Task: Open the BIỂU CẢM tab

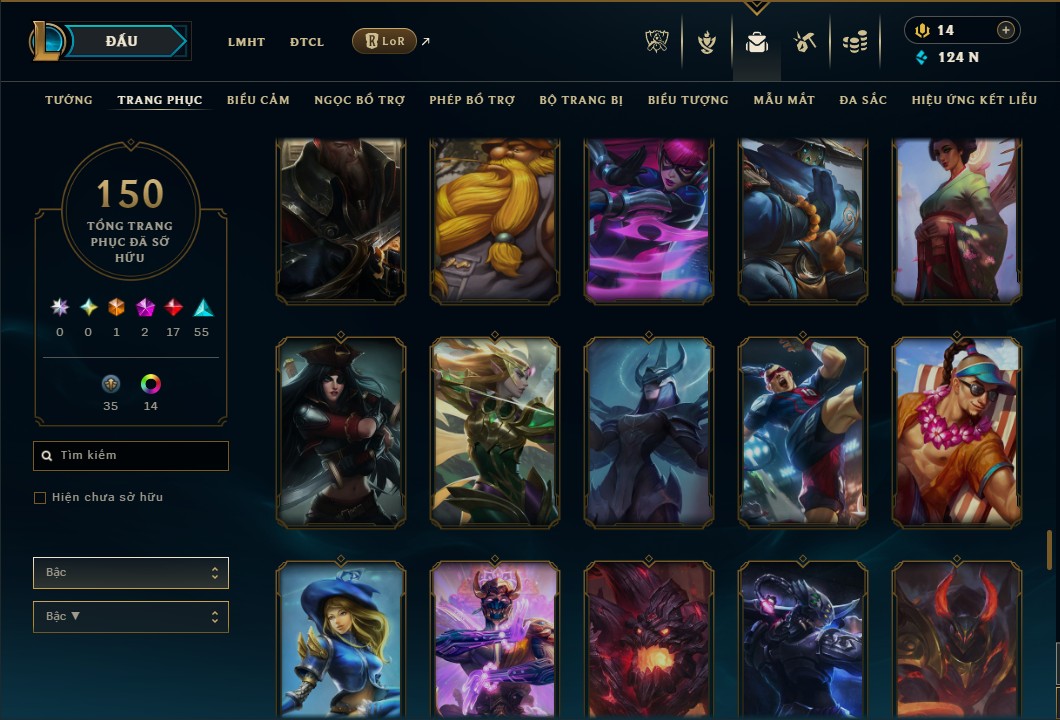Action: pyautogui.click(x=258, y=100)
